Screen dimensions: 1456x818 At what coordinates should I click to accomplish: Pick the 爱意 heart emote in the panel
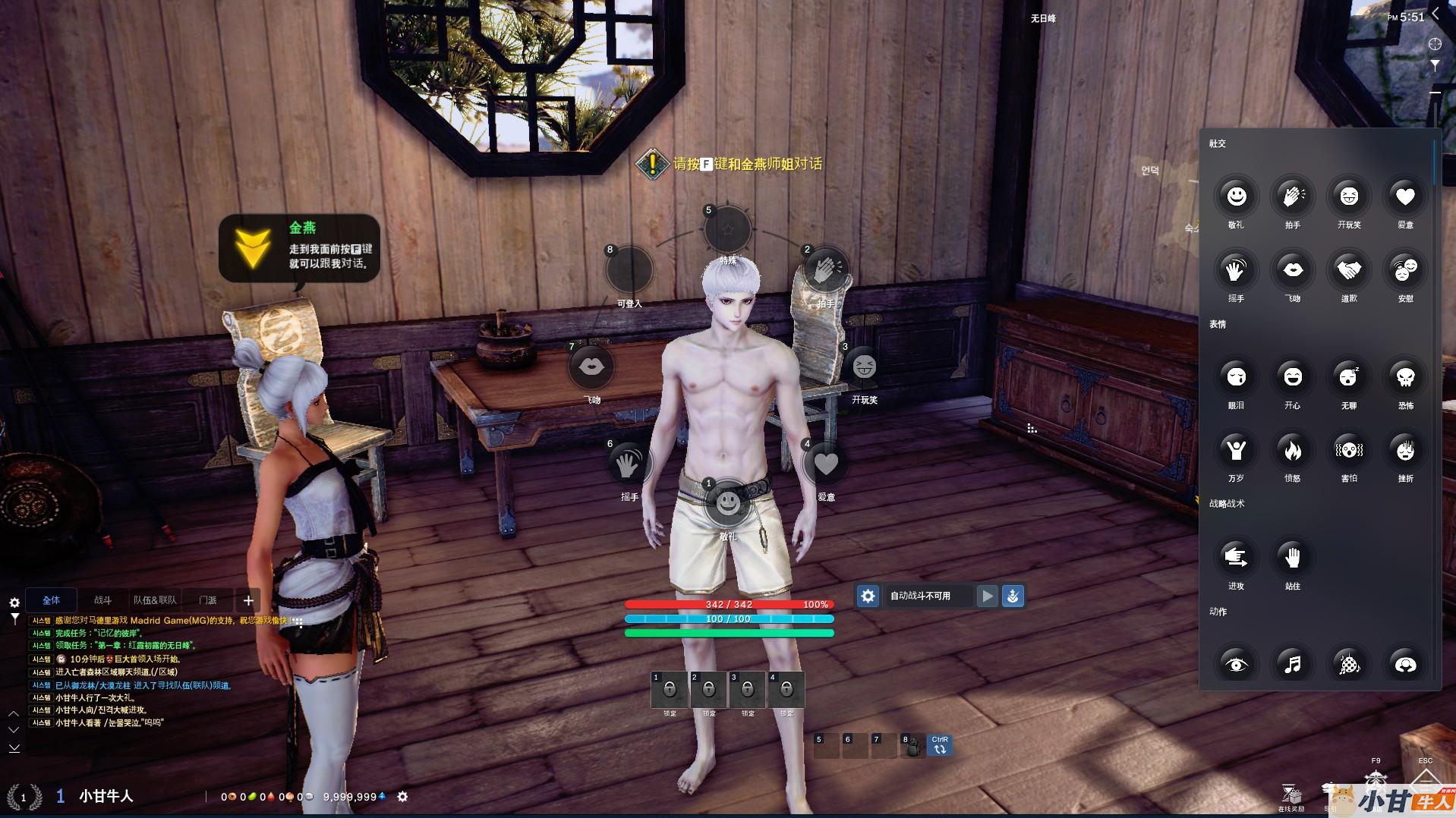click(x=1405, y=197)
